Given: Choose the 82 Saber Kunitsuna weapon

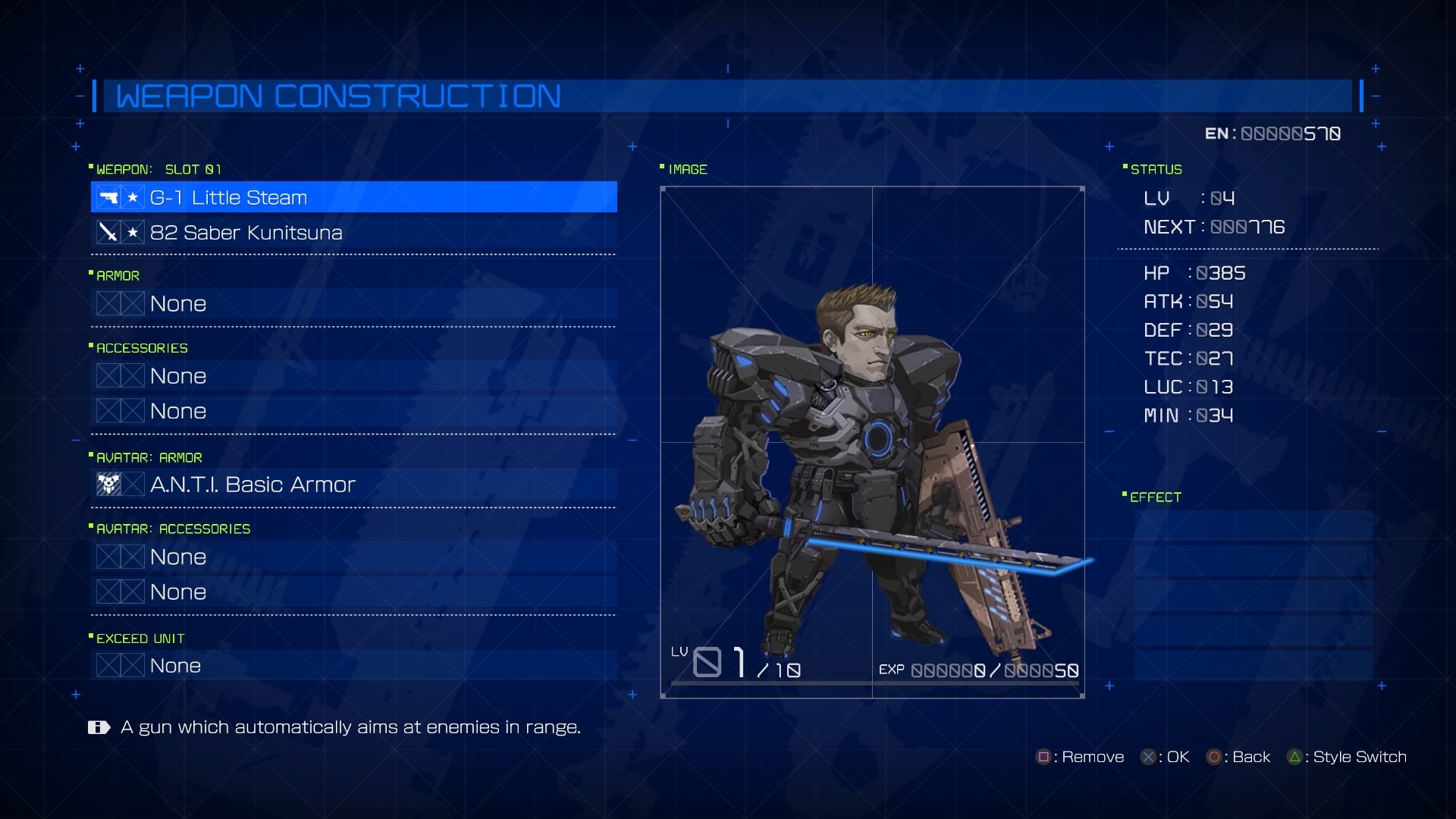Looking at the screenshot, I should pyautogui.click(x=353, y=233).
